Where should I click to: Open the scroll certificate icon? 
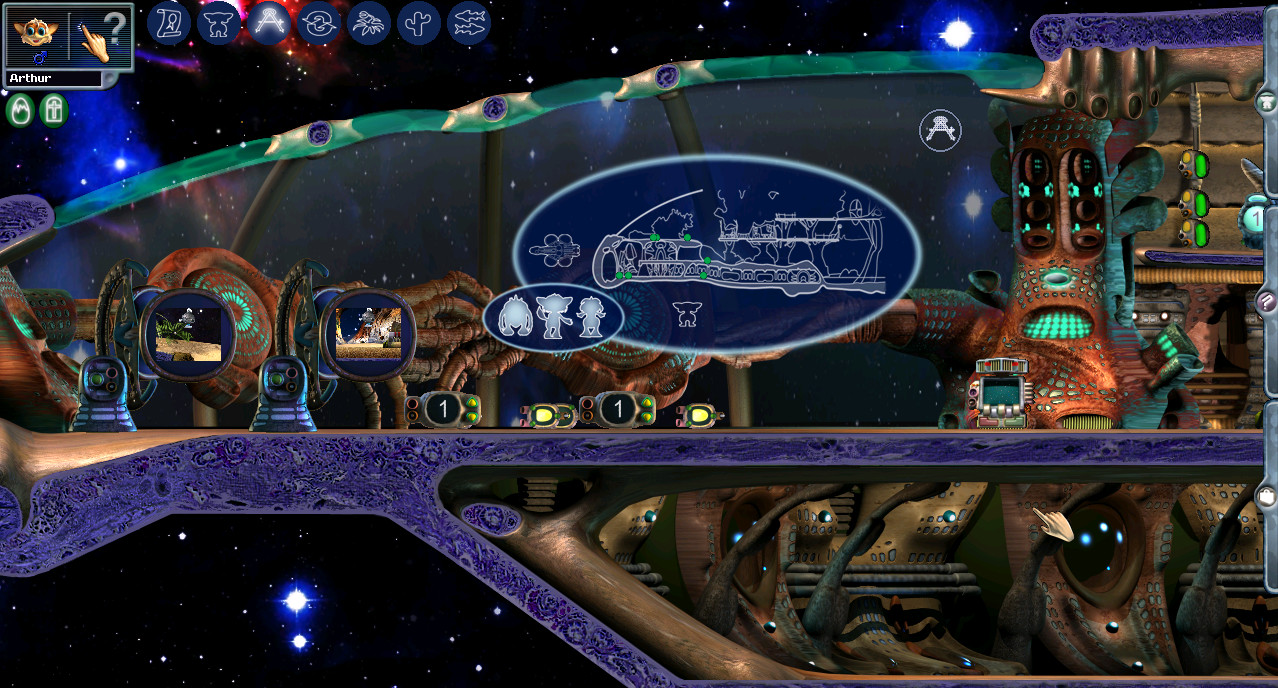169,22
